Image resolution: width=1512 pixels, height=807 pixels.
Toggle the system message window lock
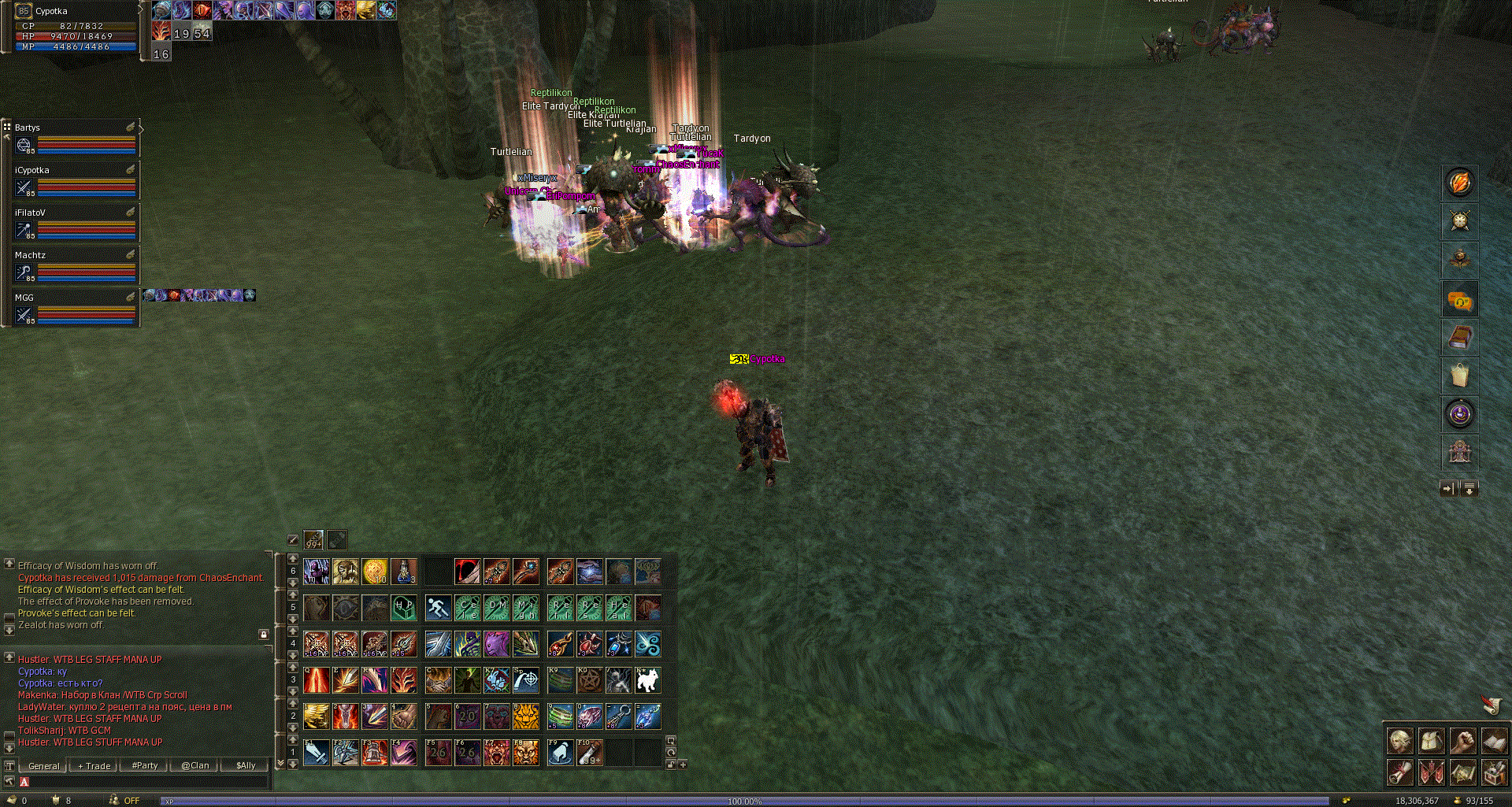coord(264,634)
